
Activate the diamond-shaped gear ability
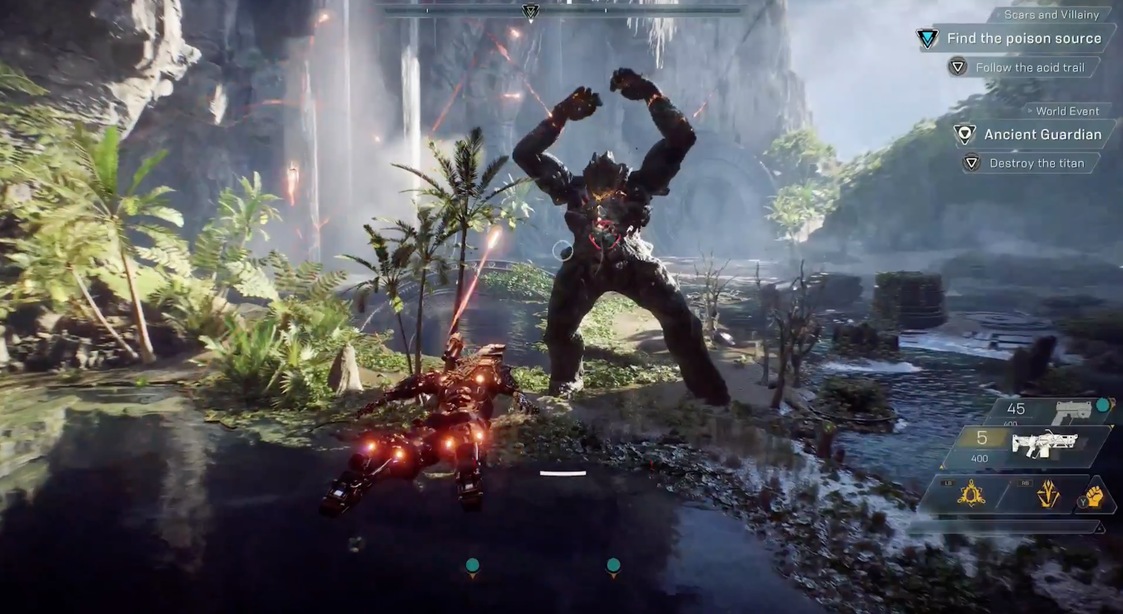point(1049,493)
